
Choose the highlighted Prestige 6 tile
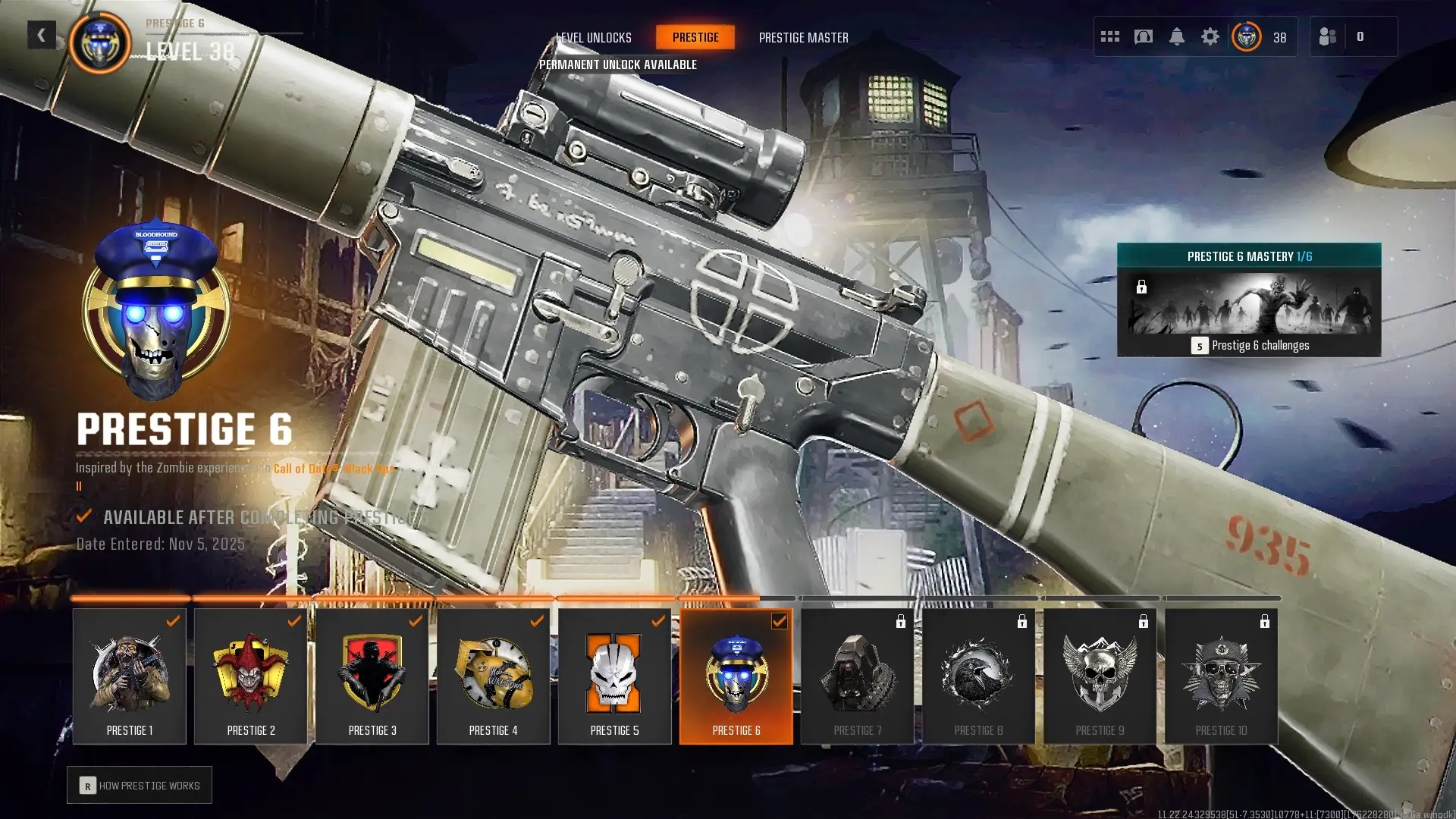pos(736,676)
